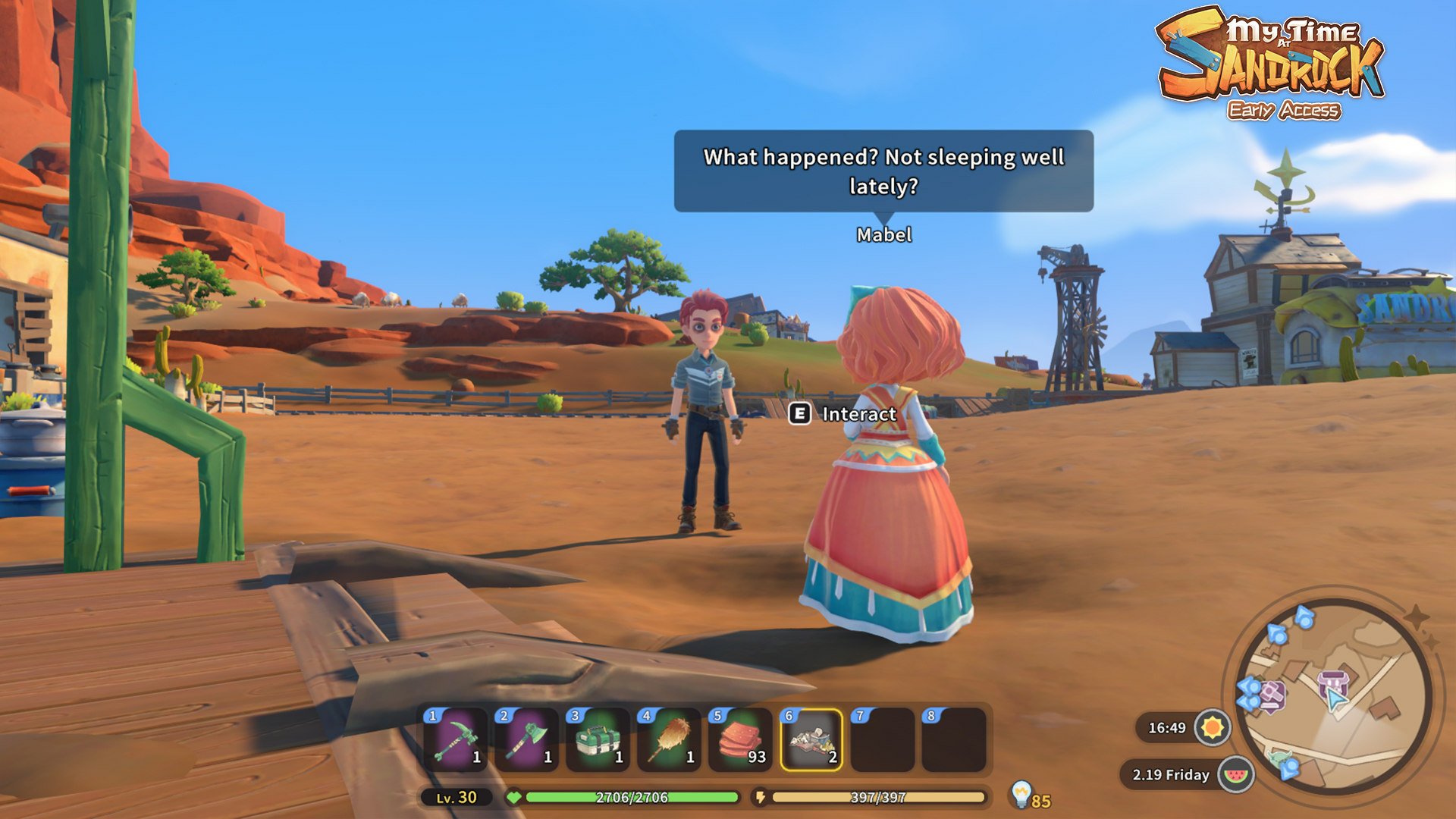Click the sun weather icon
This screenshot has width=1456, height=819.
click(1212, 728)
